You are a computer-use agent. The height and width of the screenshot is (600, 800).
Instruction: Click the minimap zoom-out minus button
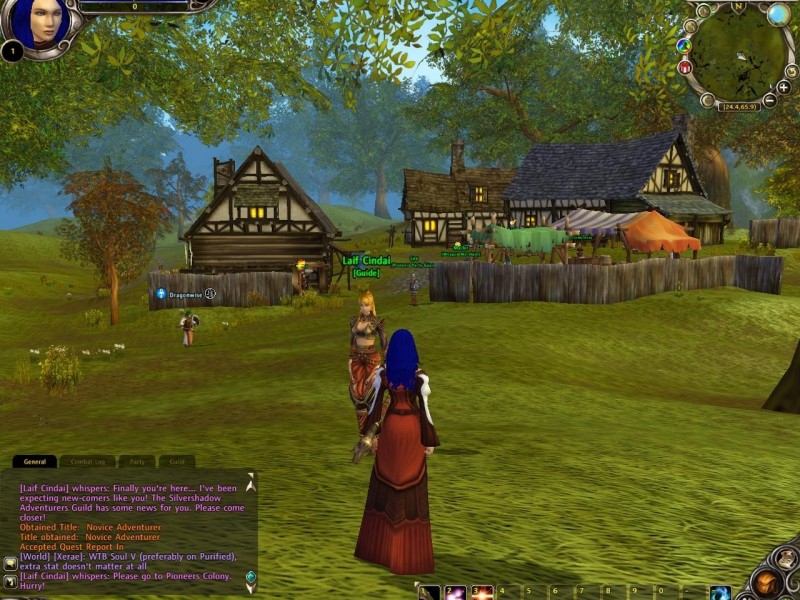[769, 100]
